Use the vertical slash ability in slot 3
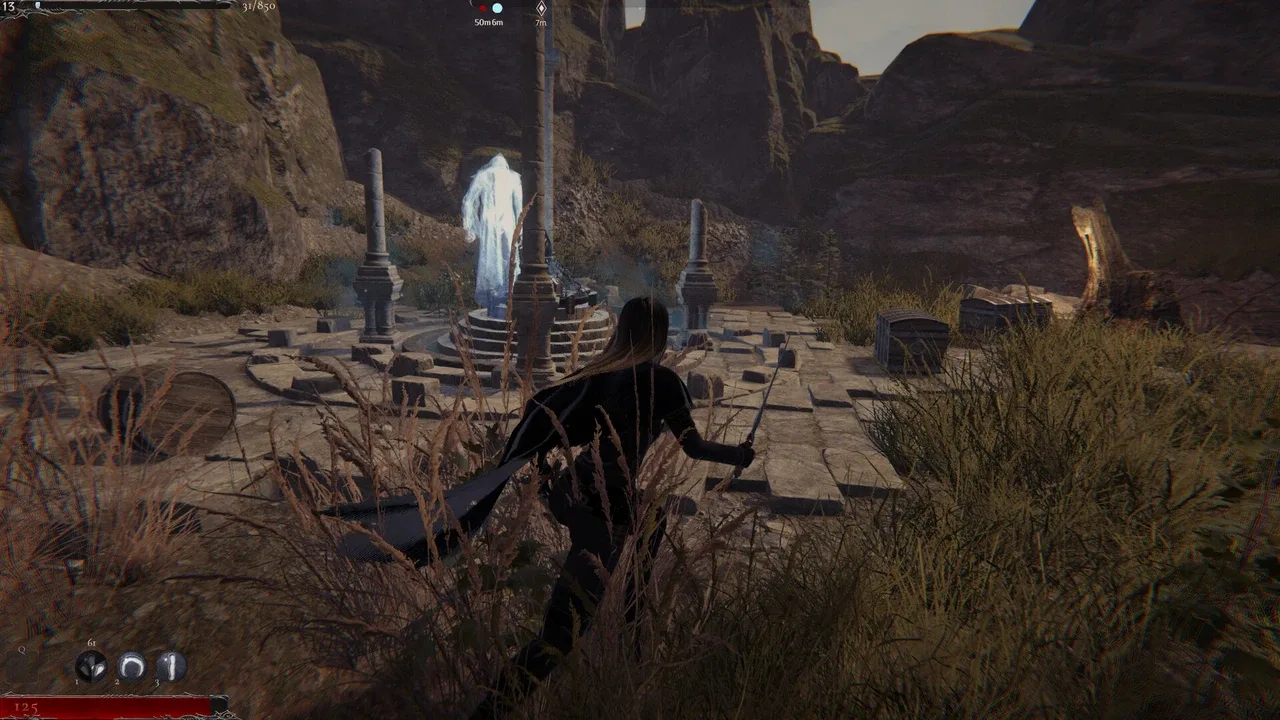This screenshot has width=1280, height=720. point(171,666)
